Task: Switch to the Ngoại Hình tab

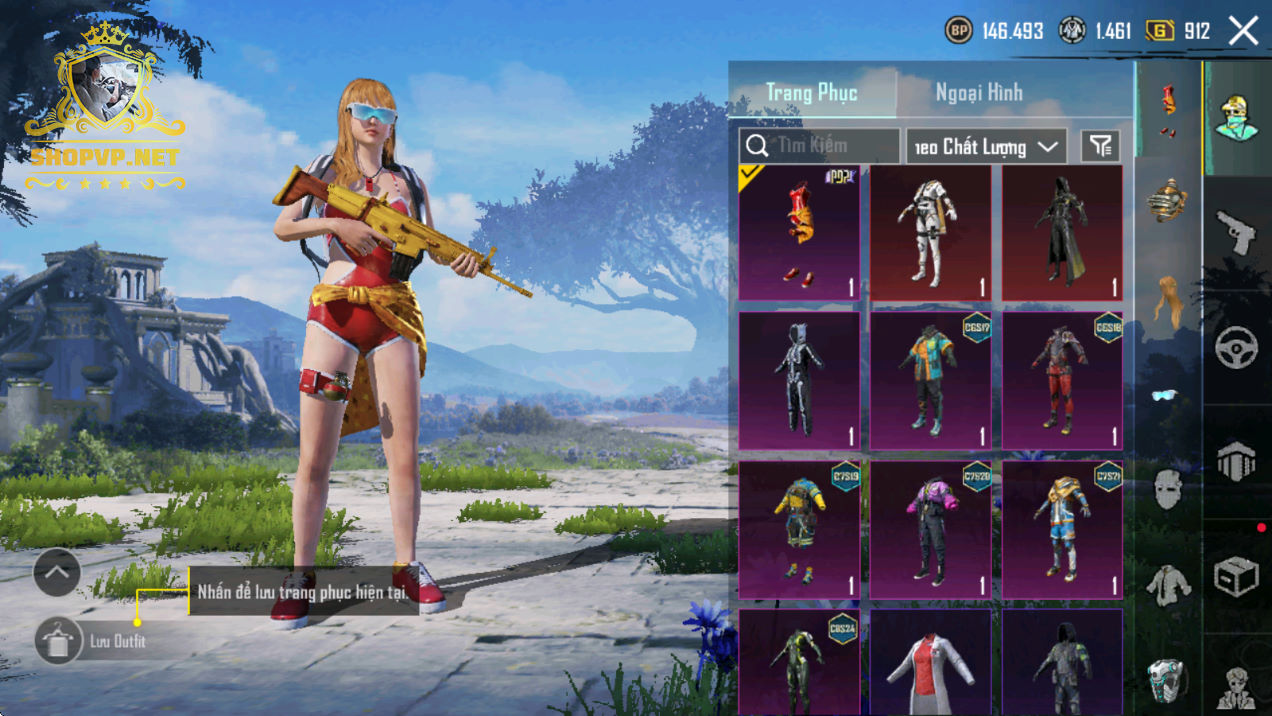Action: pos(978,93)
